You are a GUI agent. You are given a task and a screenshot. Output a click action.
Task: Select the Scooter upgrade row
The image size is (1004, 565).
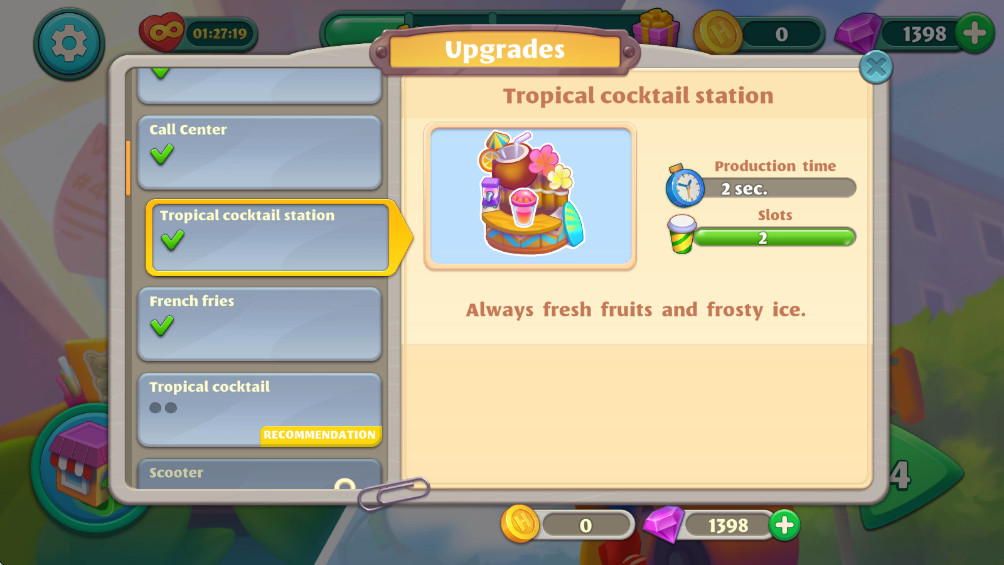tap(259, 473)
